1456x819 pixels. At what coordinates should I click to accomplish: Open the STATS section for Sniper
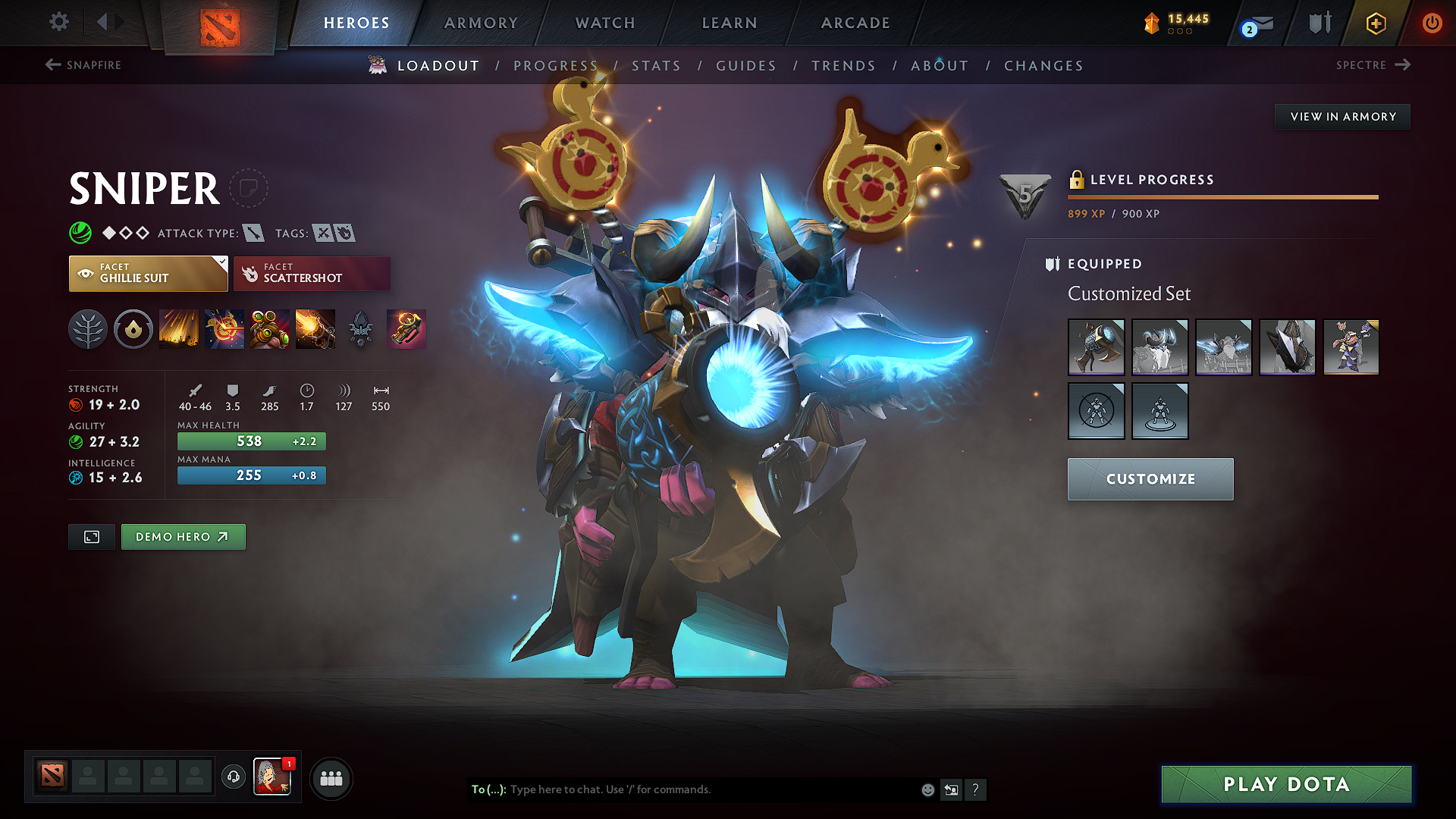tap(656, 65)
